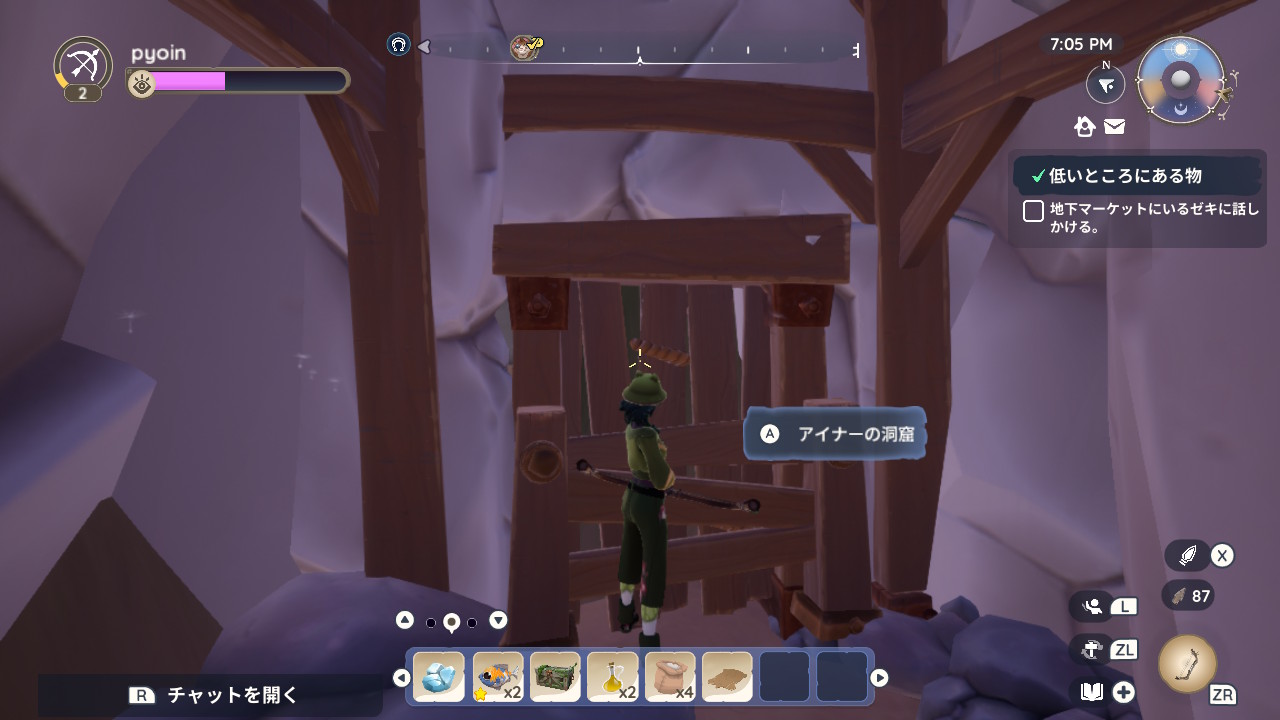Image resolution: width=1280 pixels, height=720 pixels.
Task: Select the starred orange fish slot
Action: pyautogui.click(x=497, y=677)
